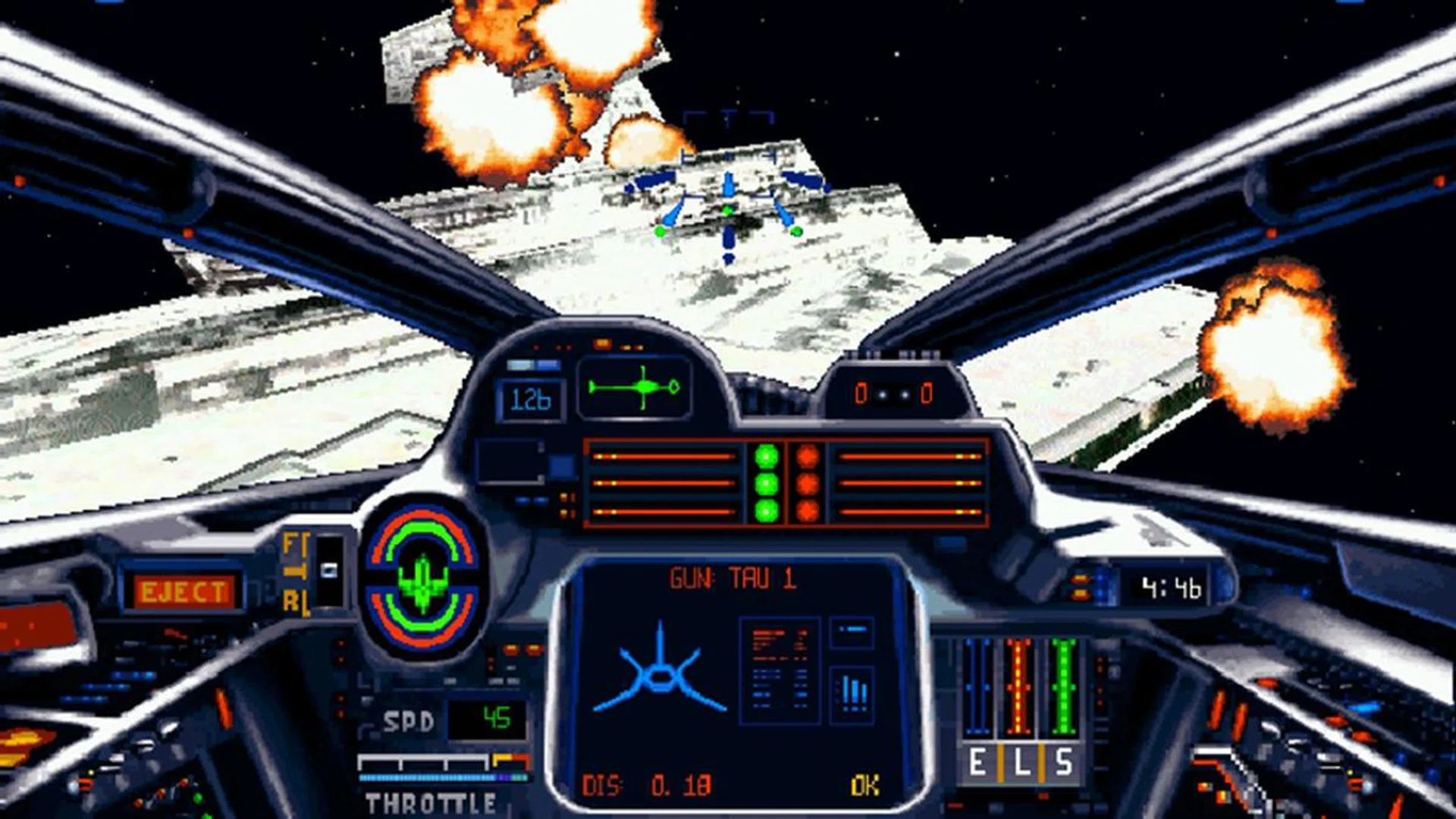Toggle the red warning lights on the console

coord(806,482)
